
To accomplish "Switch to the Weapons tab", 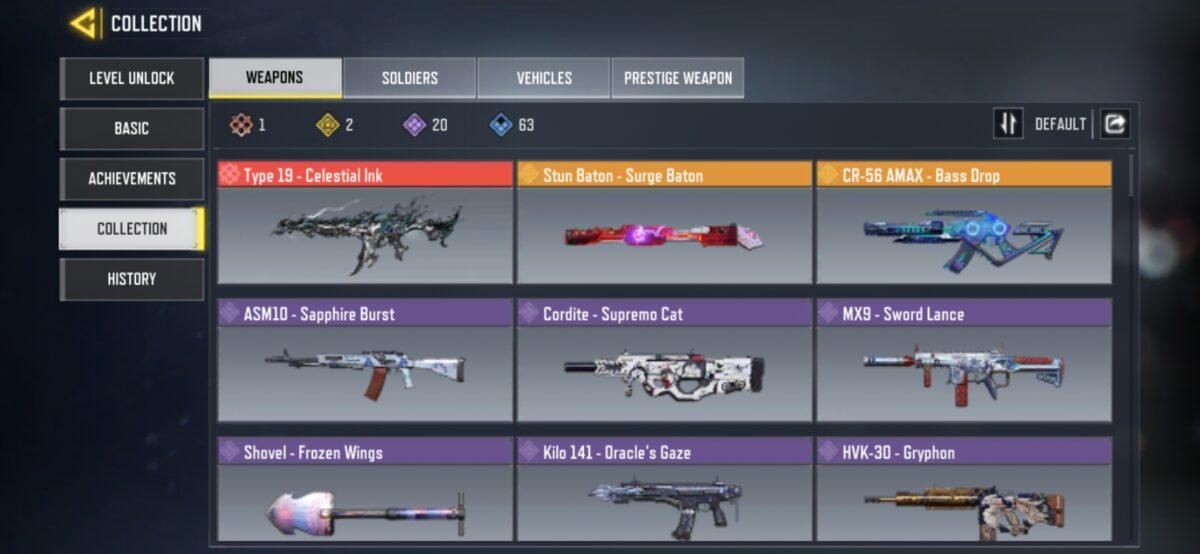I will pyautogui.click(x=274, y=78).
